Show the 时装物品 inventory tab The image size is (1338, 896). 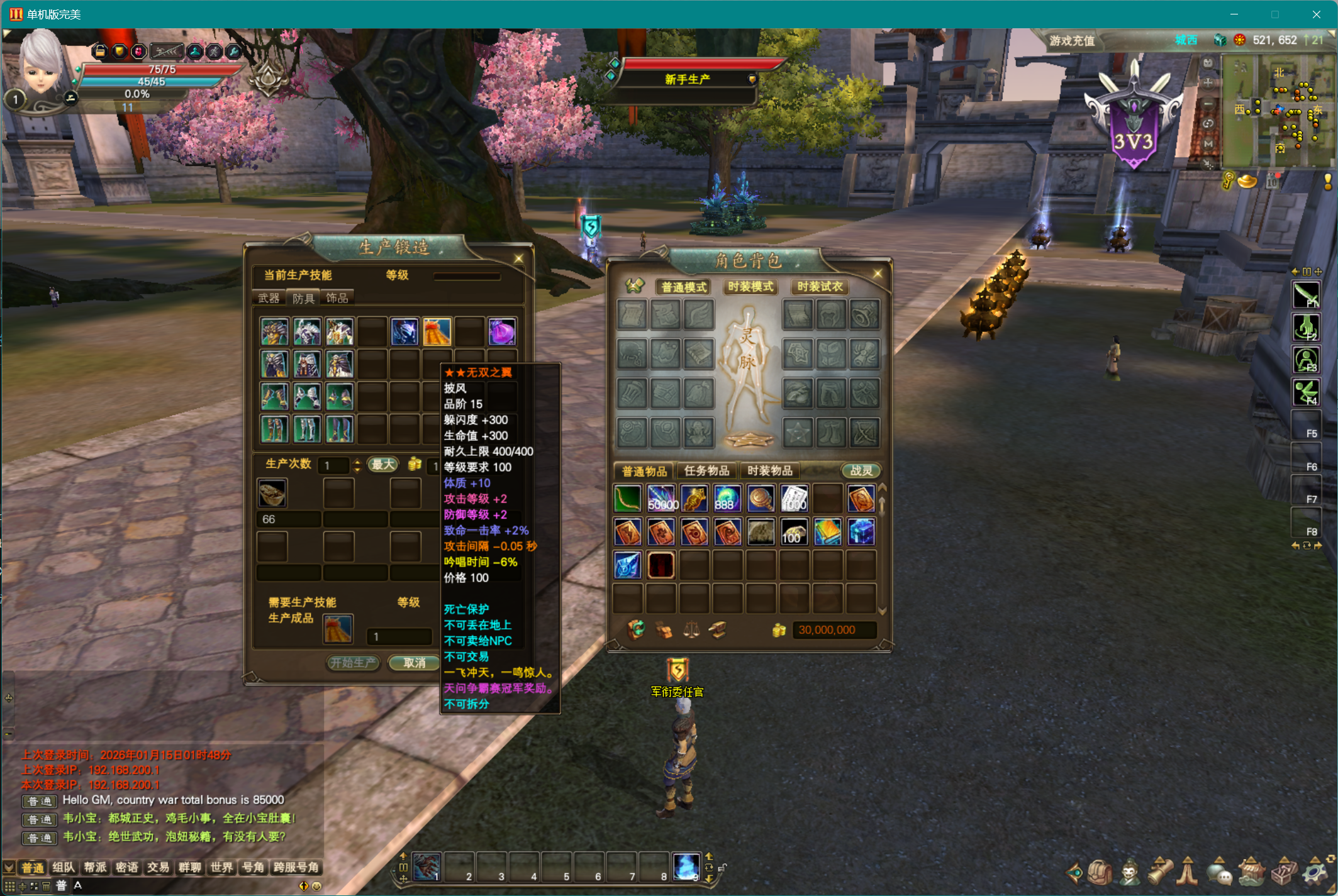click(770, 471)
